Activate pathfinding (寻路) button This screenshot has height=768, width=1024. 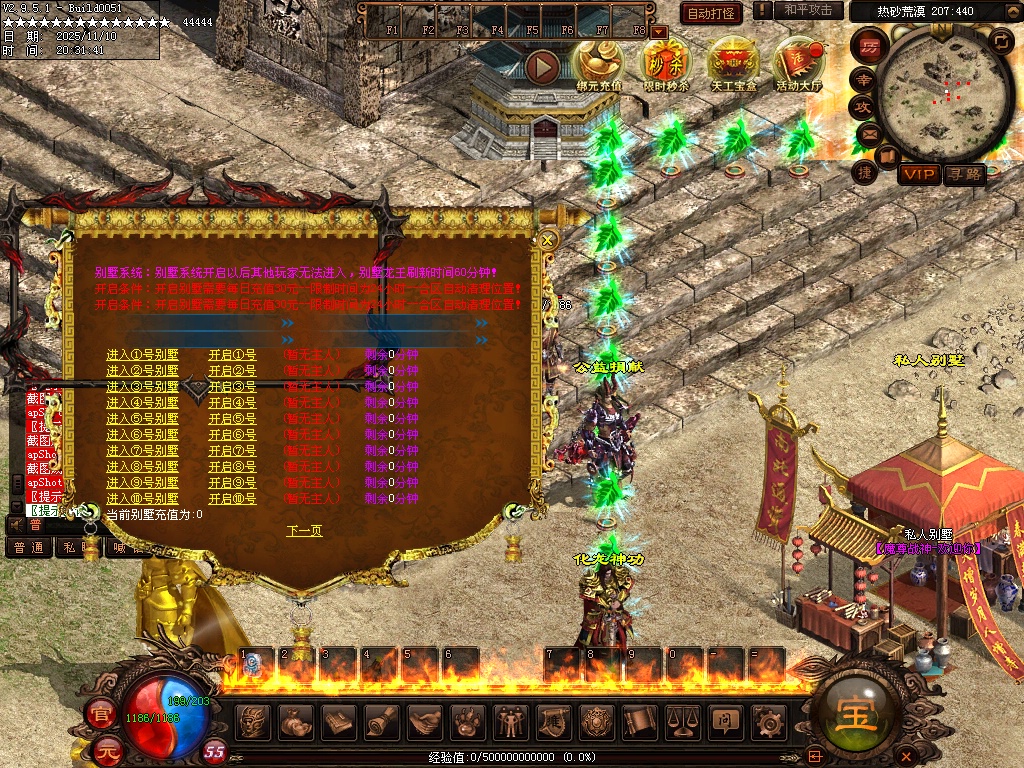[965, 175]
